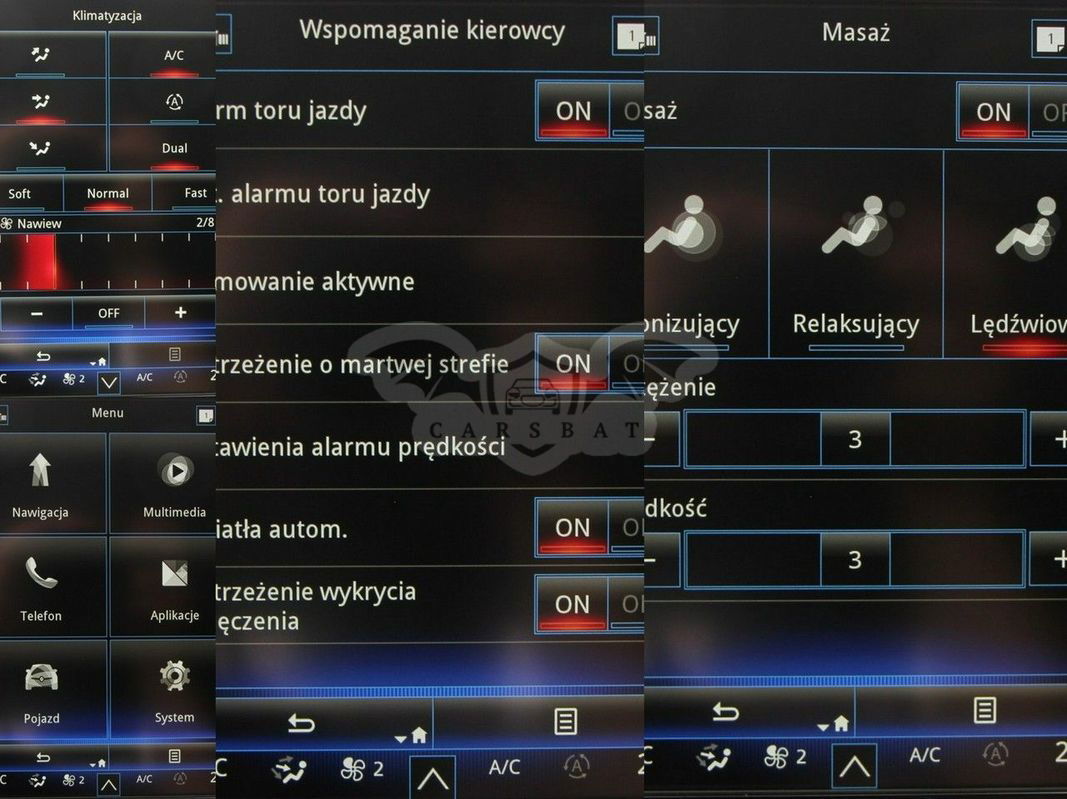Select the Normal climate mode
1067x799 pixels.
point(108,194)
